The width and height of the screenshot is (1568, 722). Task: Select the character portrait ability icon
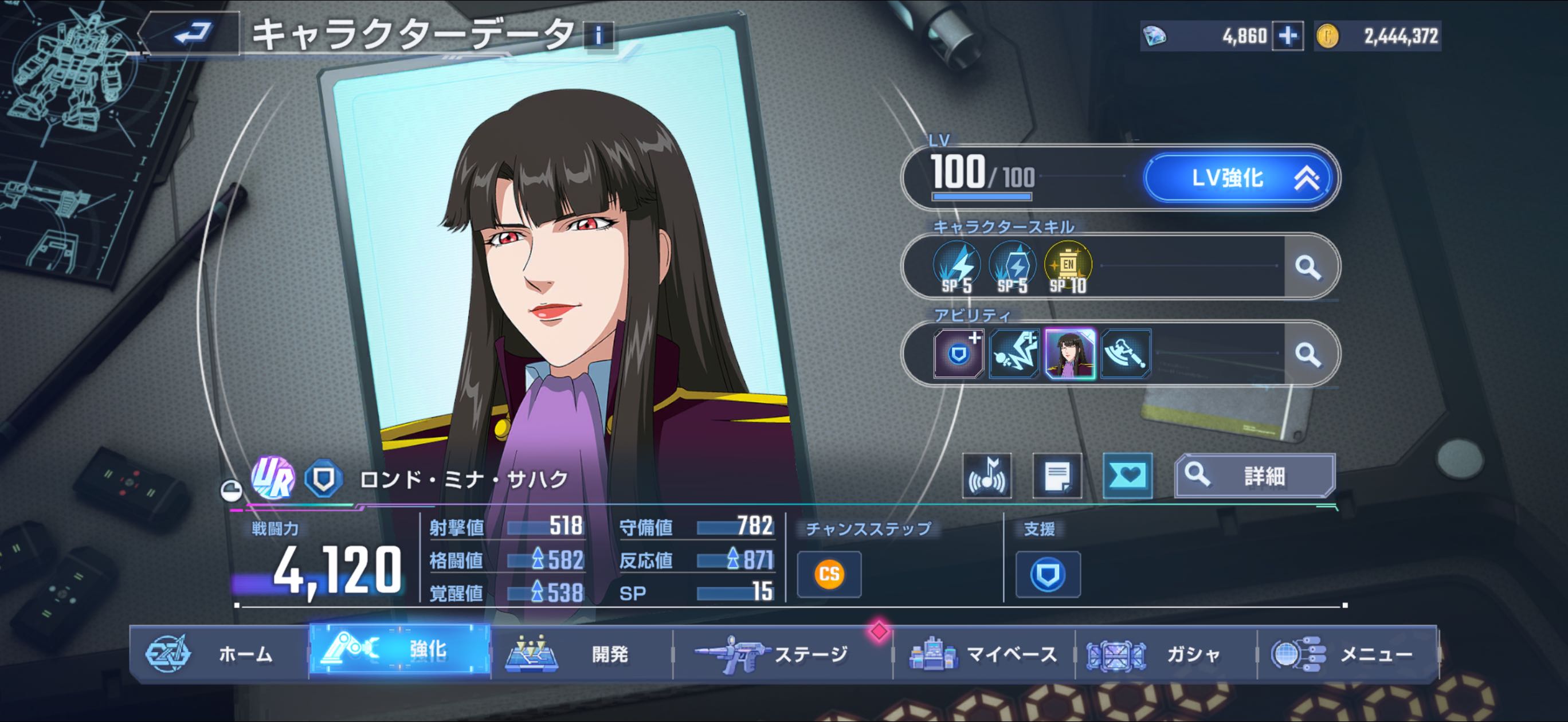pos(1070,354)
